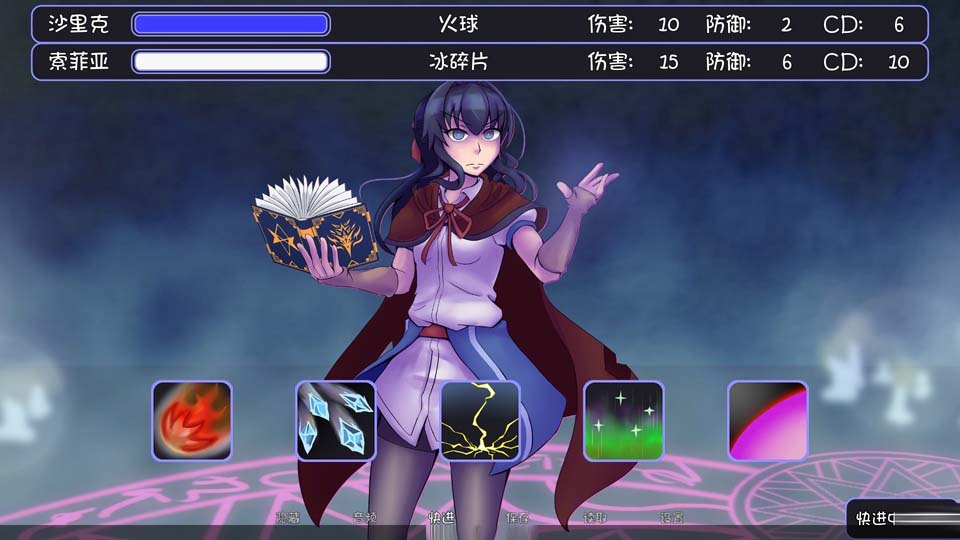This screenshot has width=960, height=540.
Task: Select the green sparkle spell icon
Action: tap(624, 421)
